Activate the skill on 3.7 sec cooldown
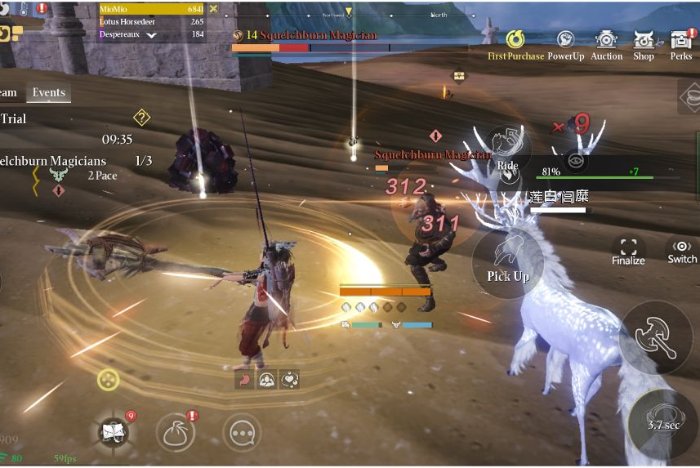The image size is (700, 468). click(662, 422)
